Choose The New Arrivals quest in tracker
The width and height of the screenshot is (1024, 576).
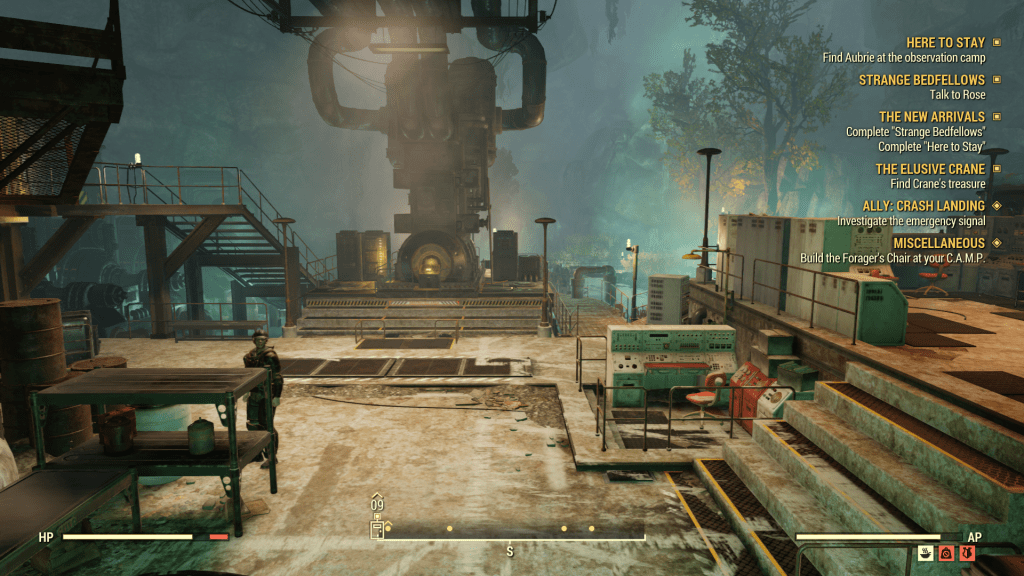[931, 117]
